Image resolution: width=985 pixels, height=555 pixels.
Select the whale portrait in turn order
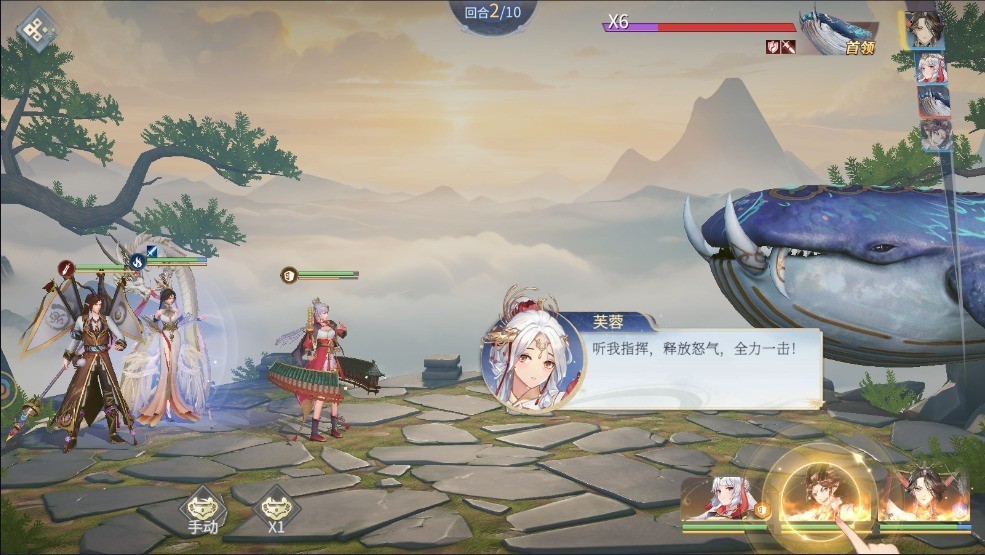934,101
